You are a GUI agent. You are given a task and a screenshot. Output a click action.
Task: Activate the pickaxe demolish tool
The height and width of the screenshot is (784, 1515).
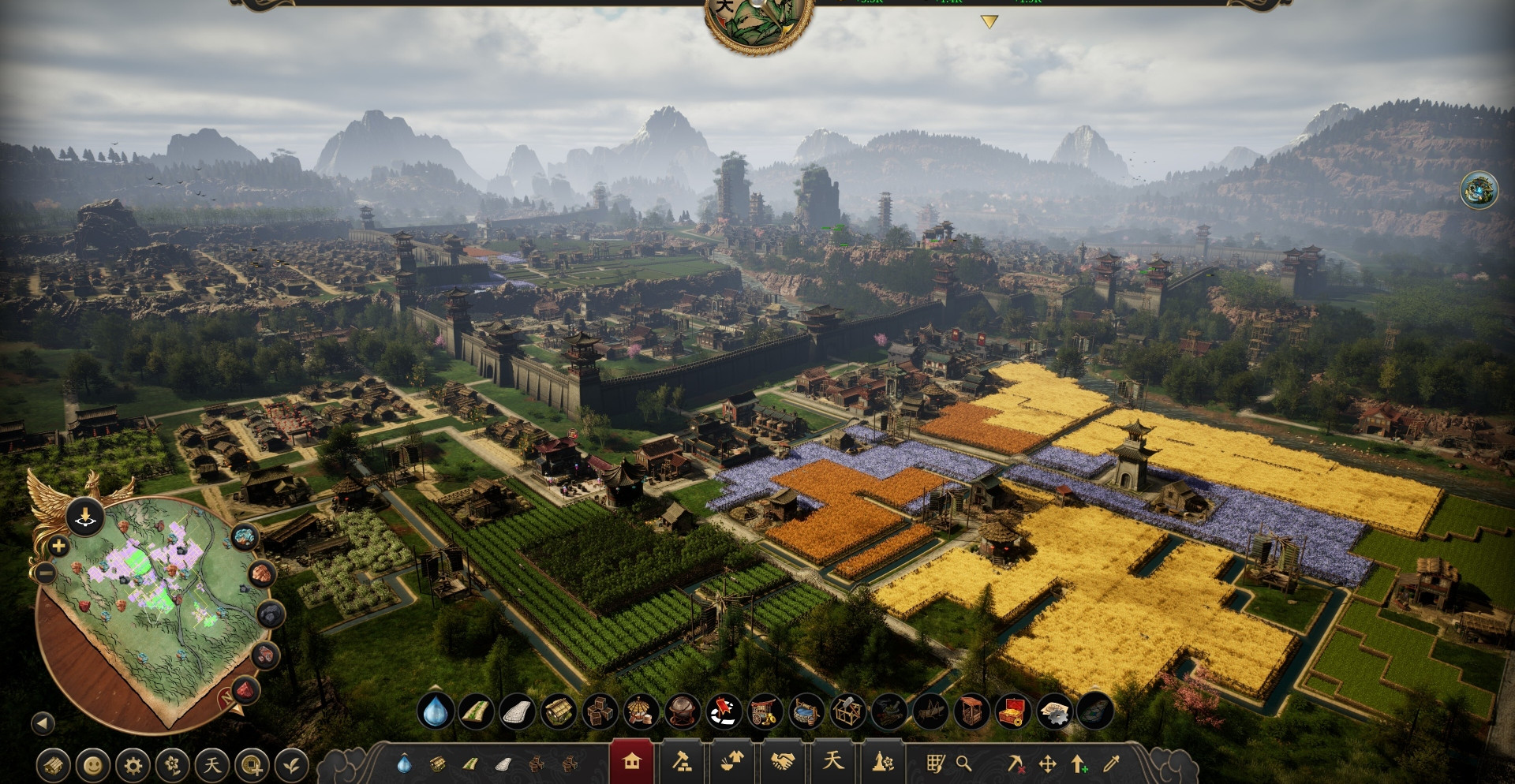(1016, 763)
